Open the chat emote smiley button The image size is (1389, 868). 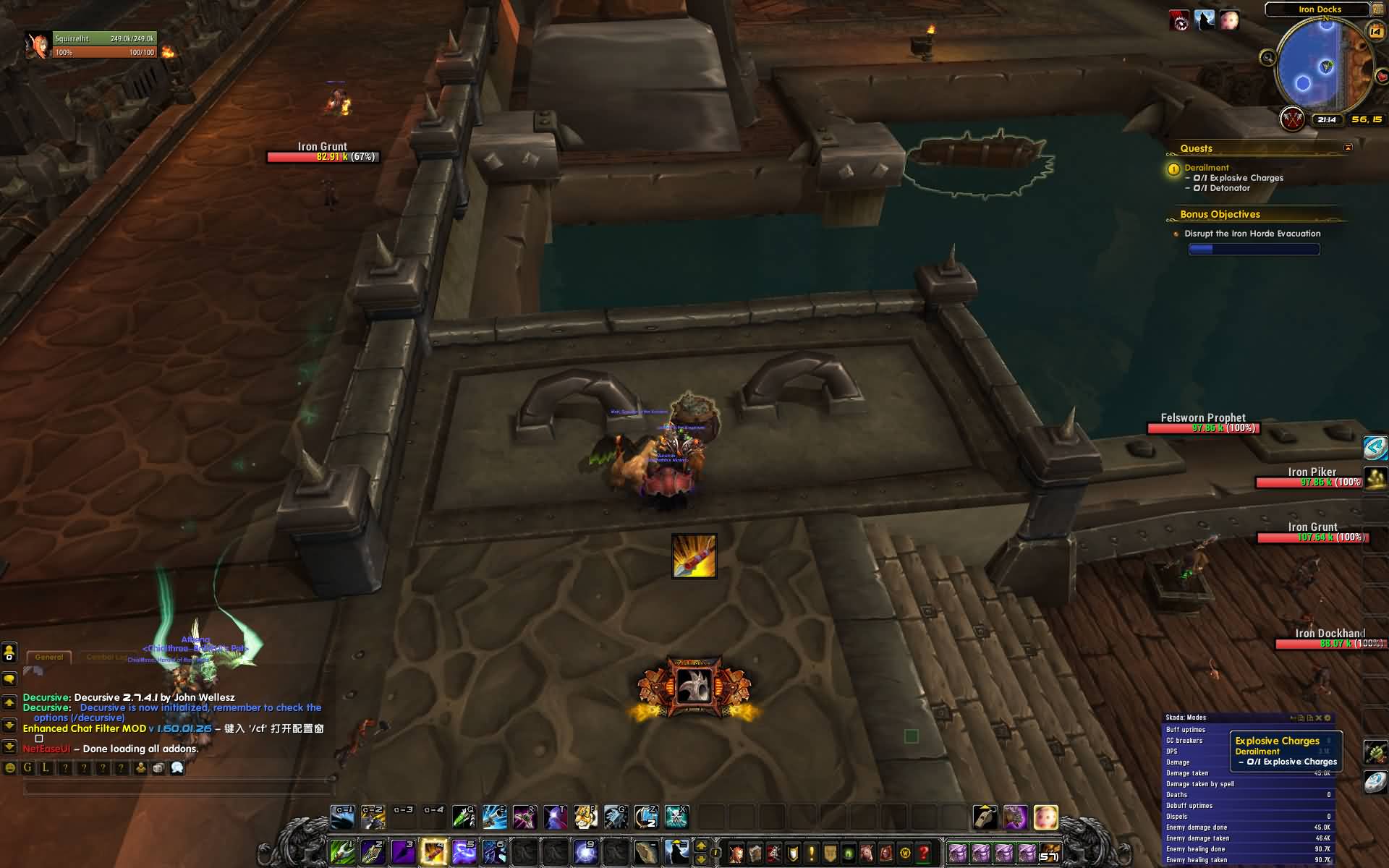(x=10, y=768)
